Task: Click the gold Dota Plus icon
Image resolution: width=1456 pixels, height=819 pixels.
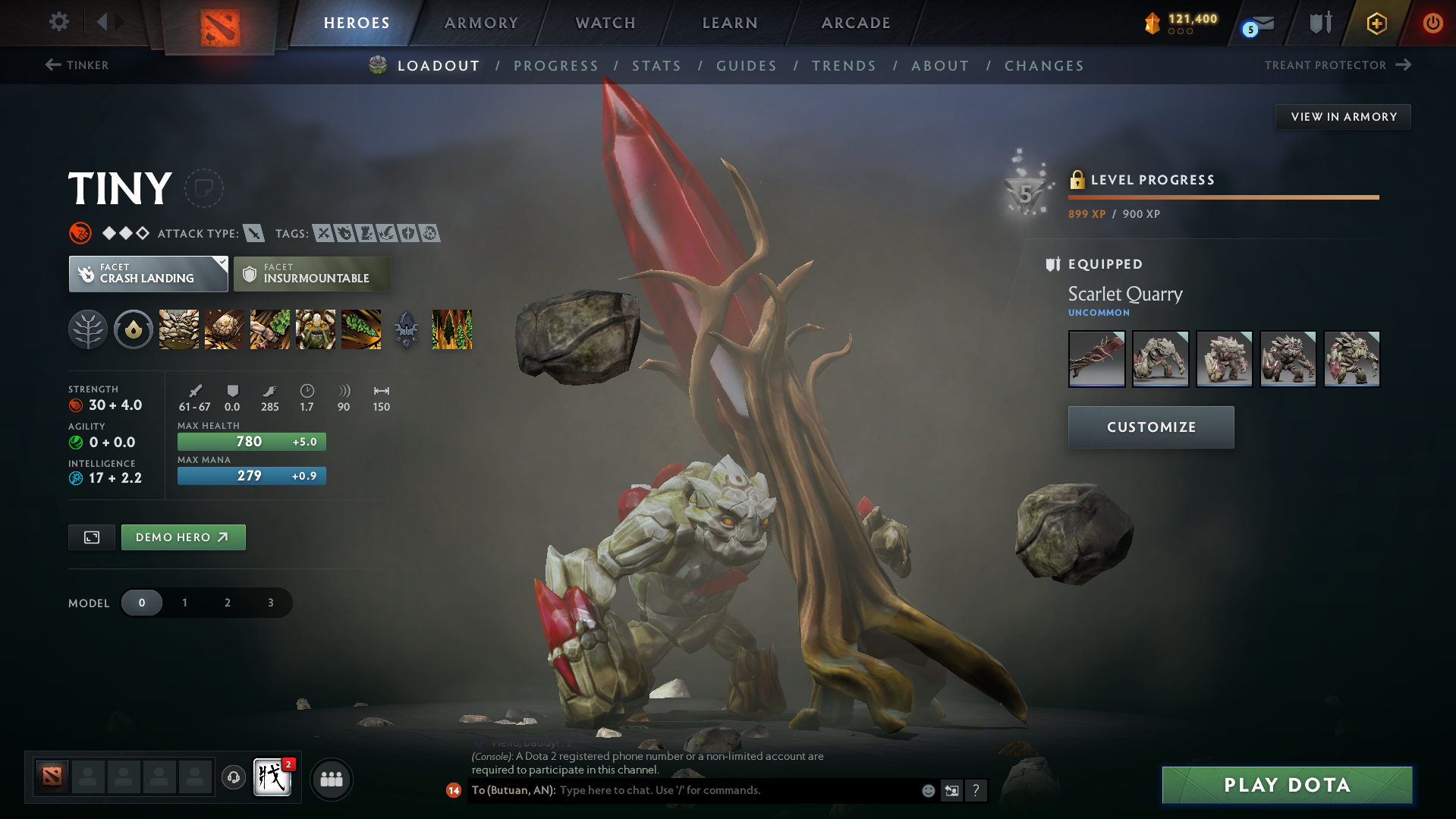Action: coord(1376,23)
